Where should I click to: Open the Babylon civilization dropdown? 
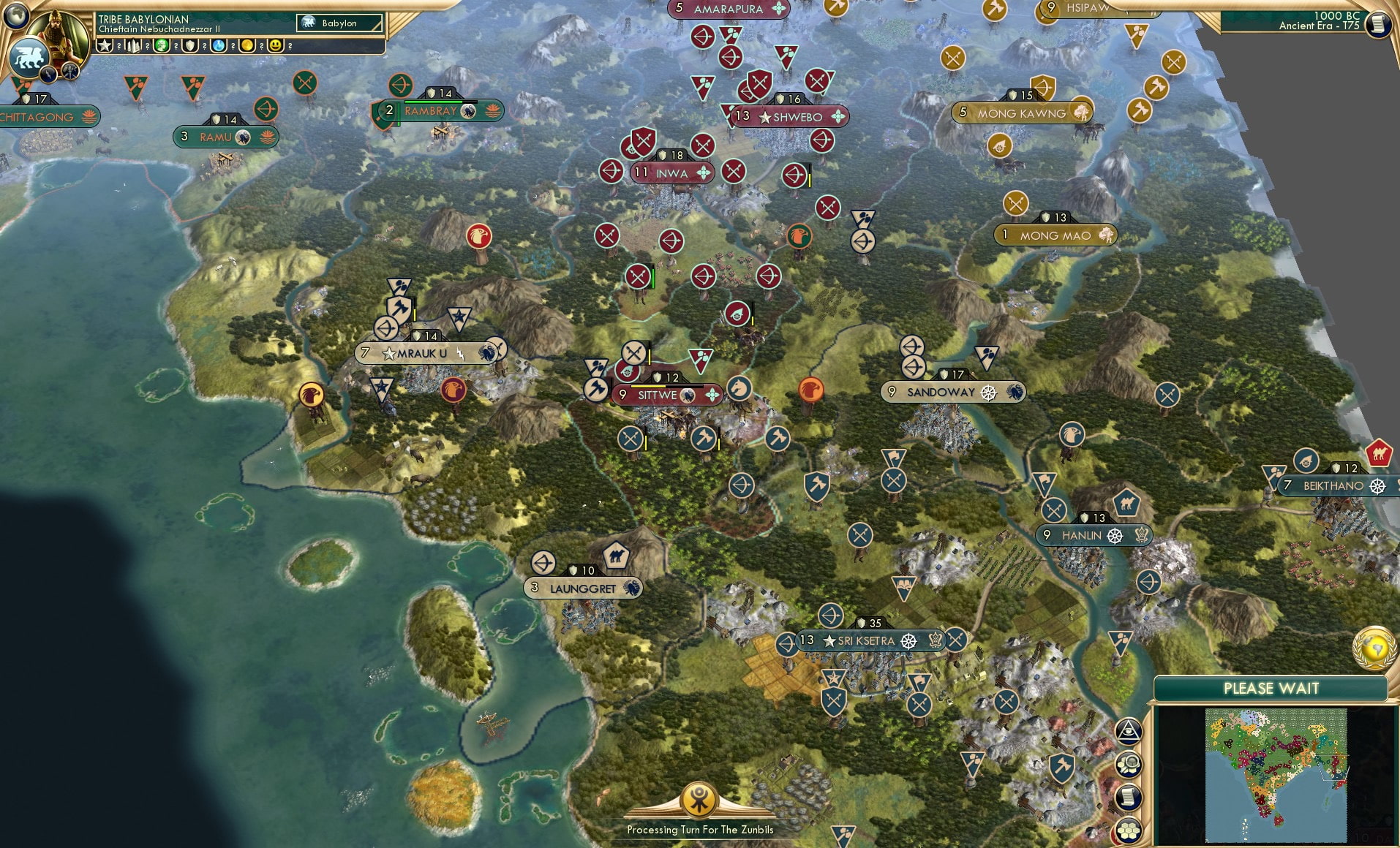click(339, 23)
